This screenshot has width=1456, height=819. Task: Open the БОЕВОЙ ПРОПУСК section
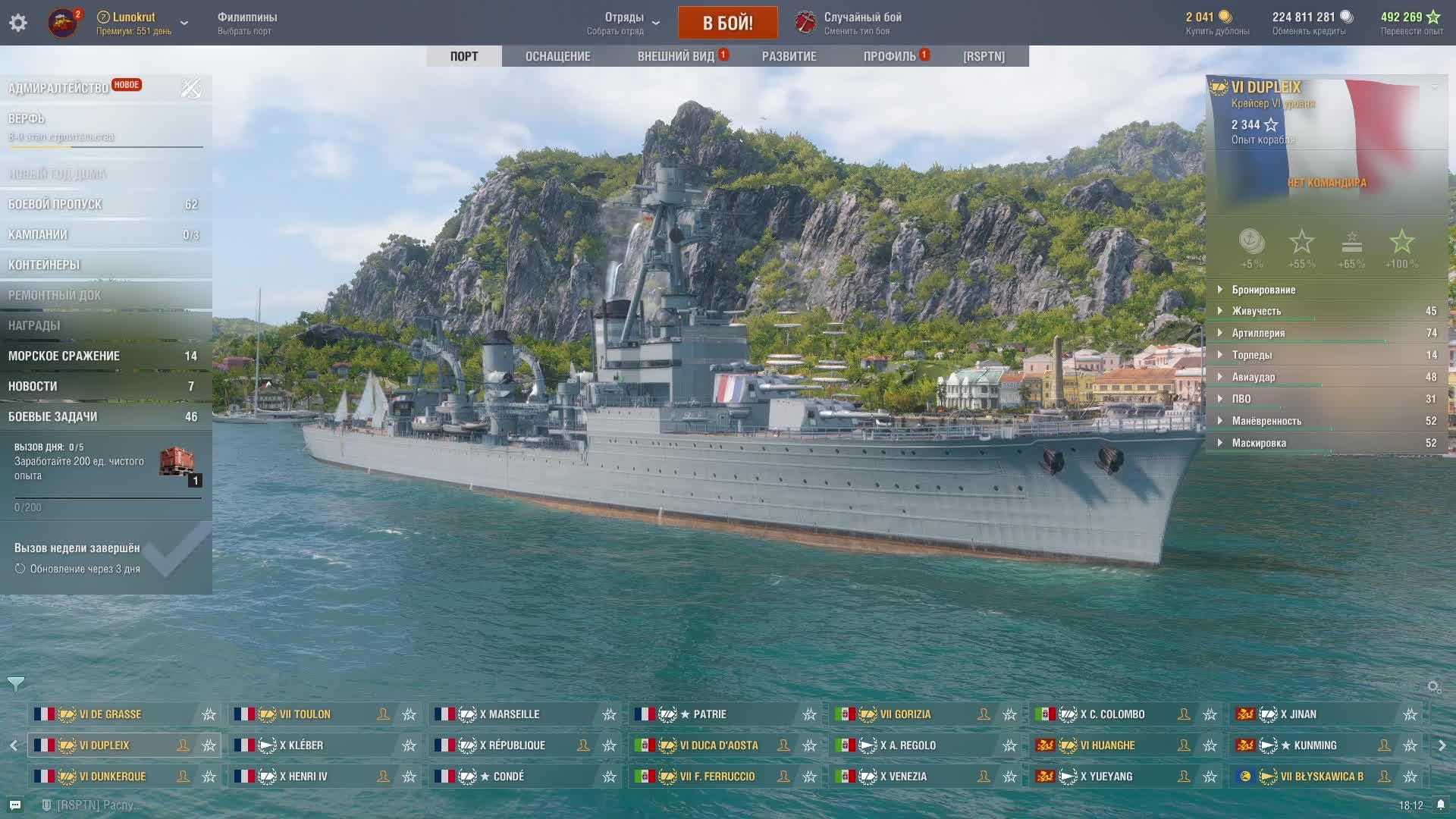(x=55, y=204)
